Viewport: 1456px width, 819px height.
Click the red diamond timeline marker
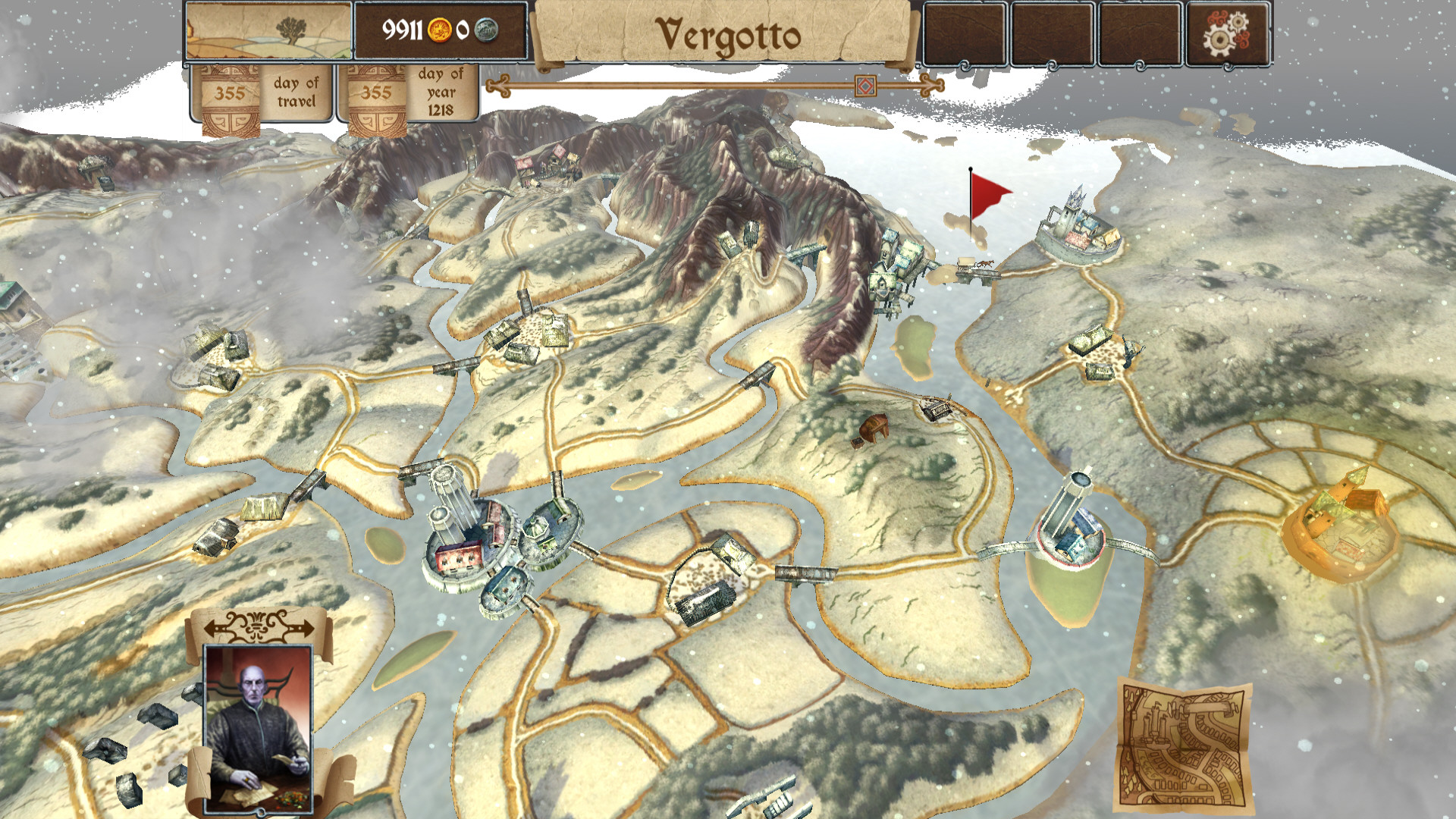pos(864,86)
